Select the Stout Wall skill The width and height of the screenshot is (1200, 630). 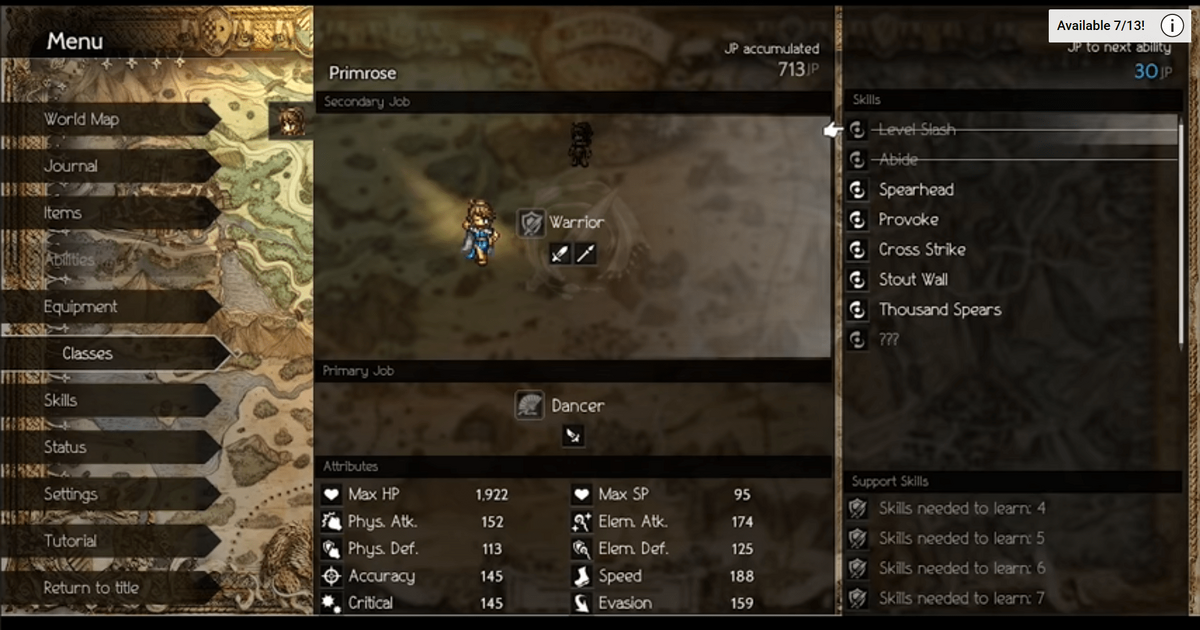pyautogui.click(x=913, y=280)
